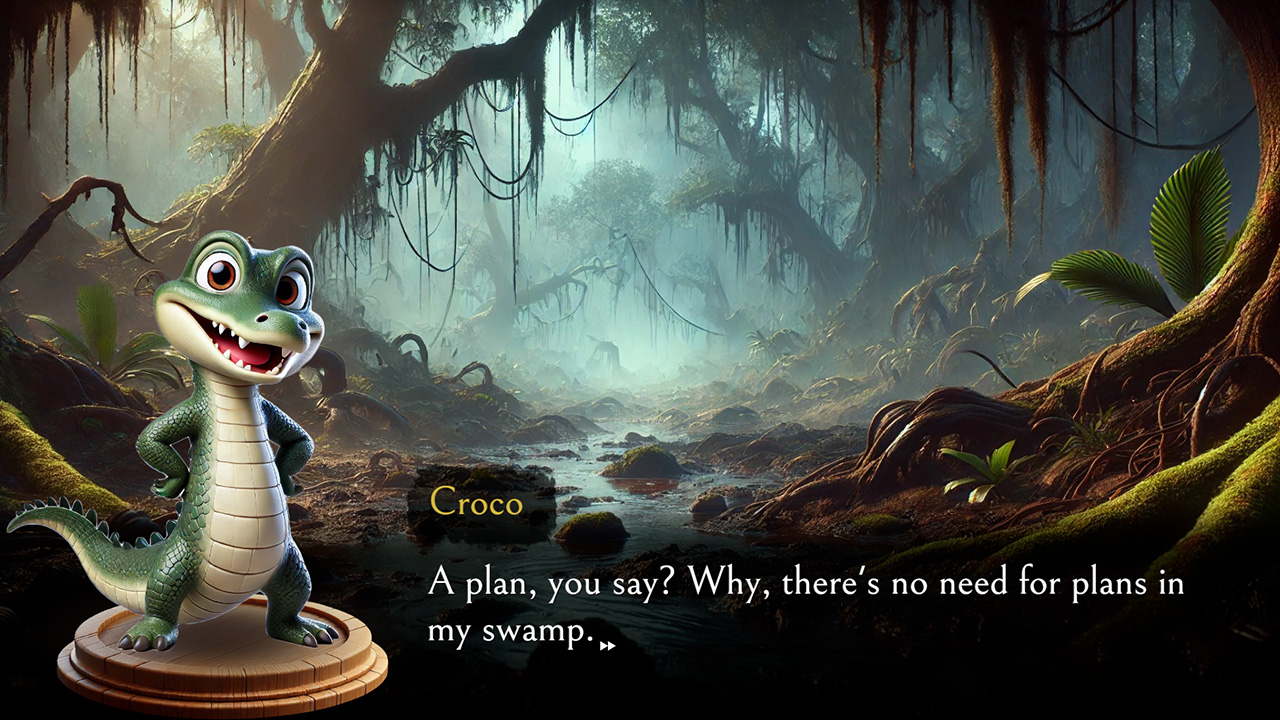Advance the story using the skip chevrons
The height and width of the screenshot is (720, 1280).
[608, 646]
